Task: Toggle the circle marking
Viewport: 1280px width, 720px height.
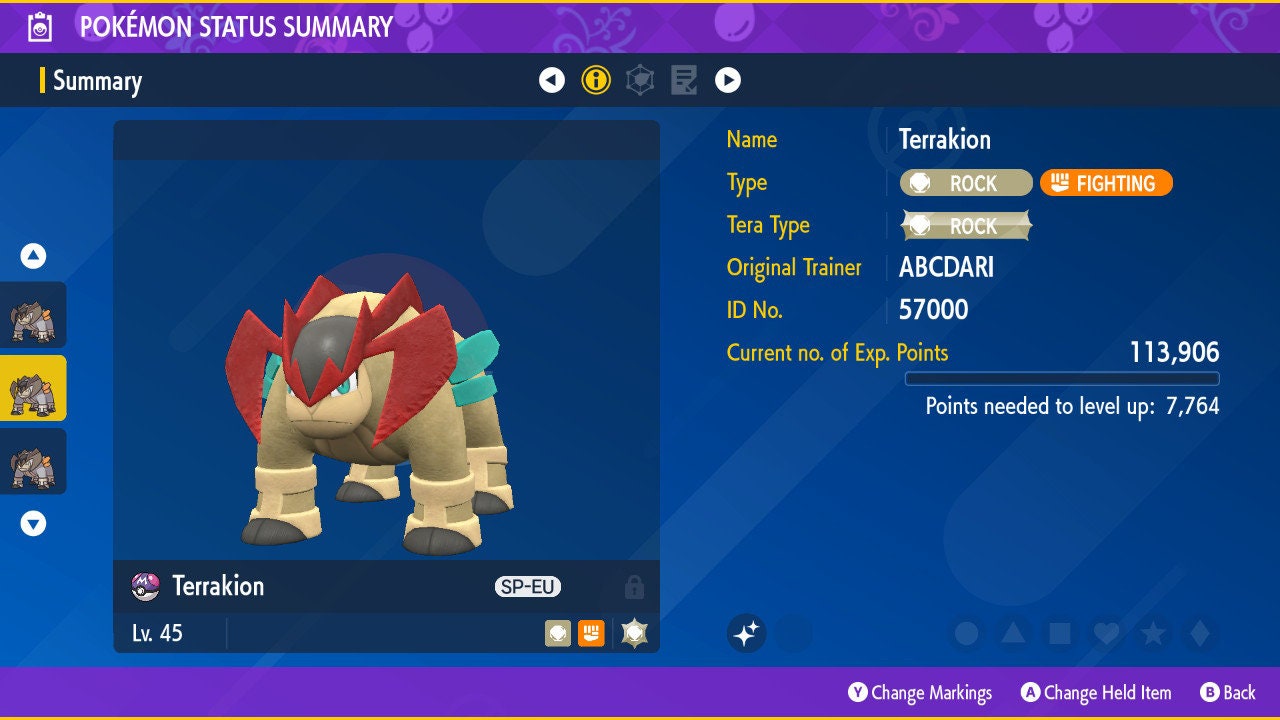Action: (966, 633)
